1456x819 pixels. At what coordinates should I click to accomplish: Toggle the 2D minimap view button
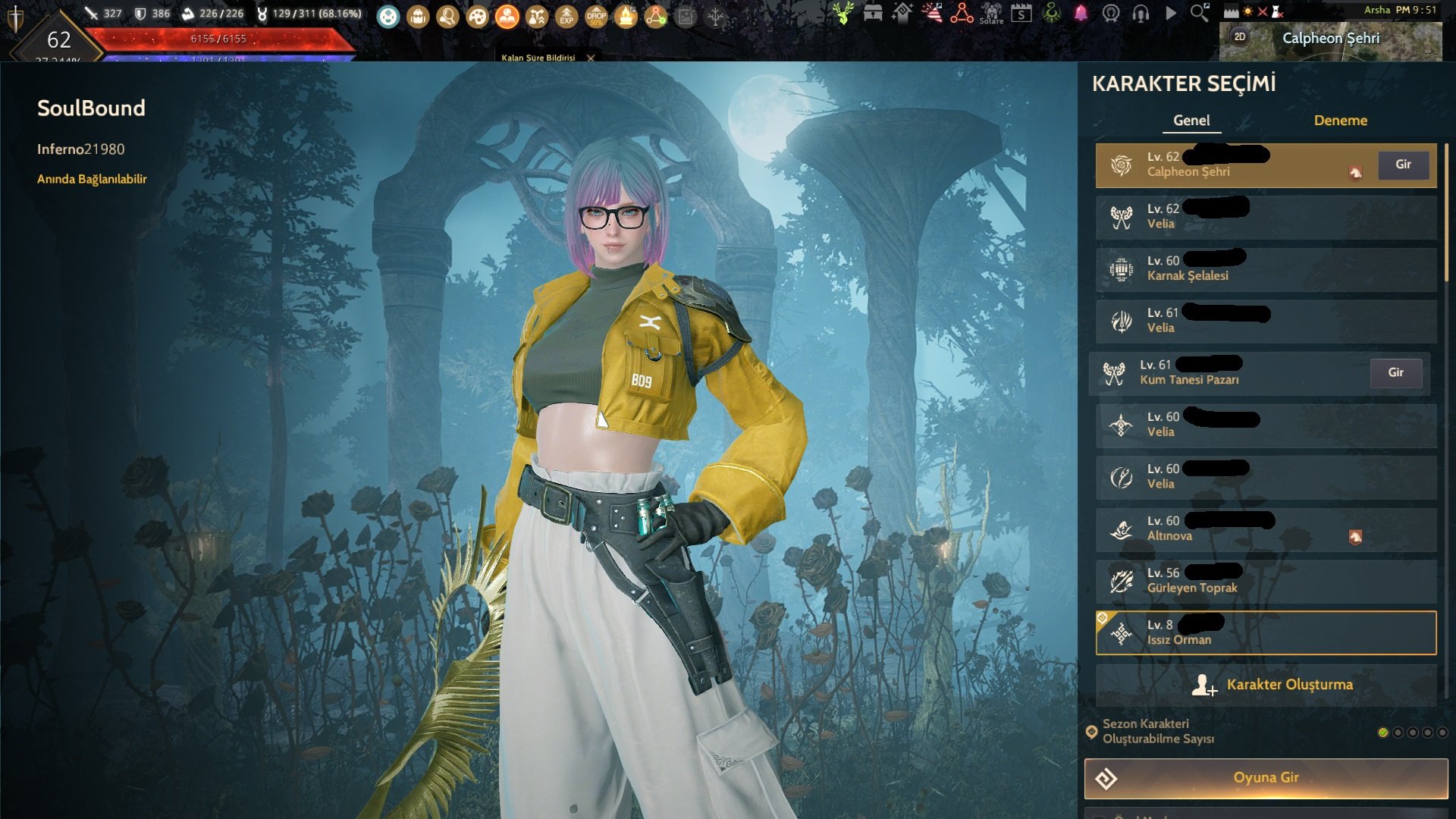pos(1240,36)
